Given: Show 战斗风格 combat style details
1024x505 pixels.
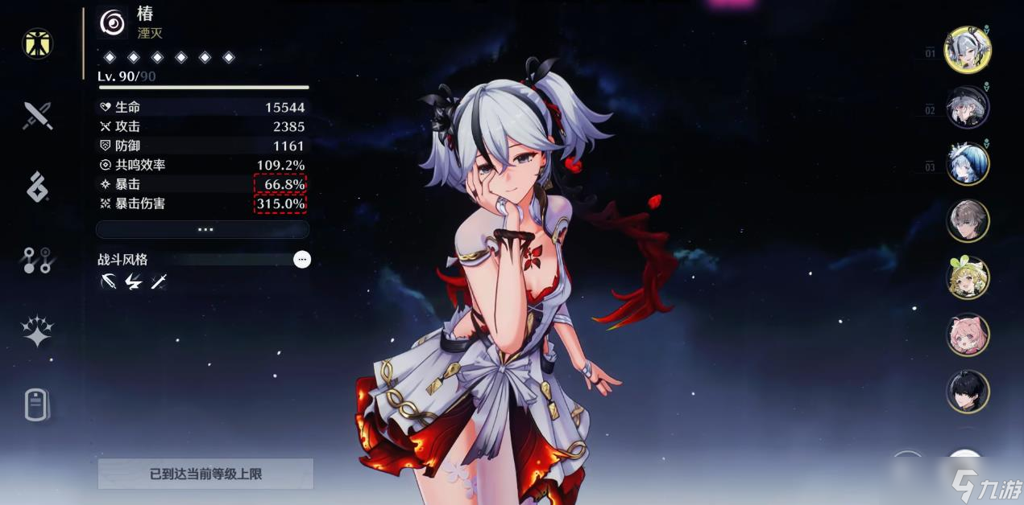Looking at the screenshot, I should point(302,259).
